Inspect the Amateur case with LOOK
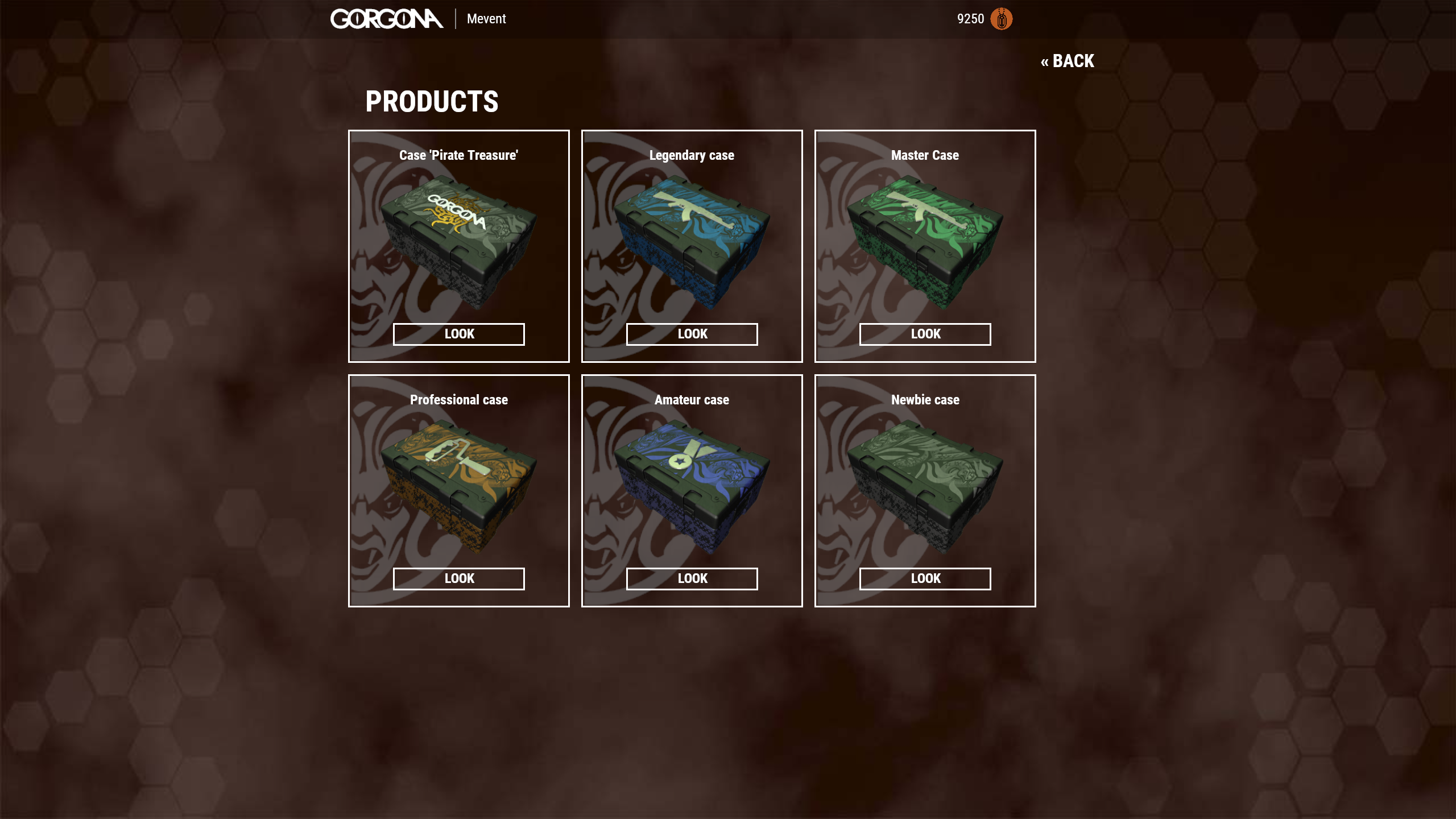Image resolution: width=1456 pixels, height=819 pixels. click(692, 578)
